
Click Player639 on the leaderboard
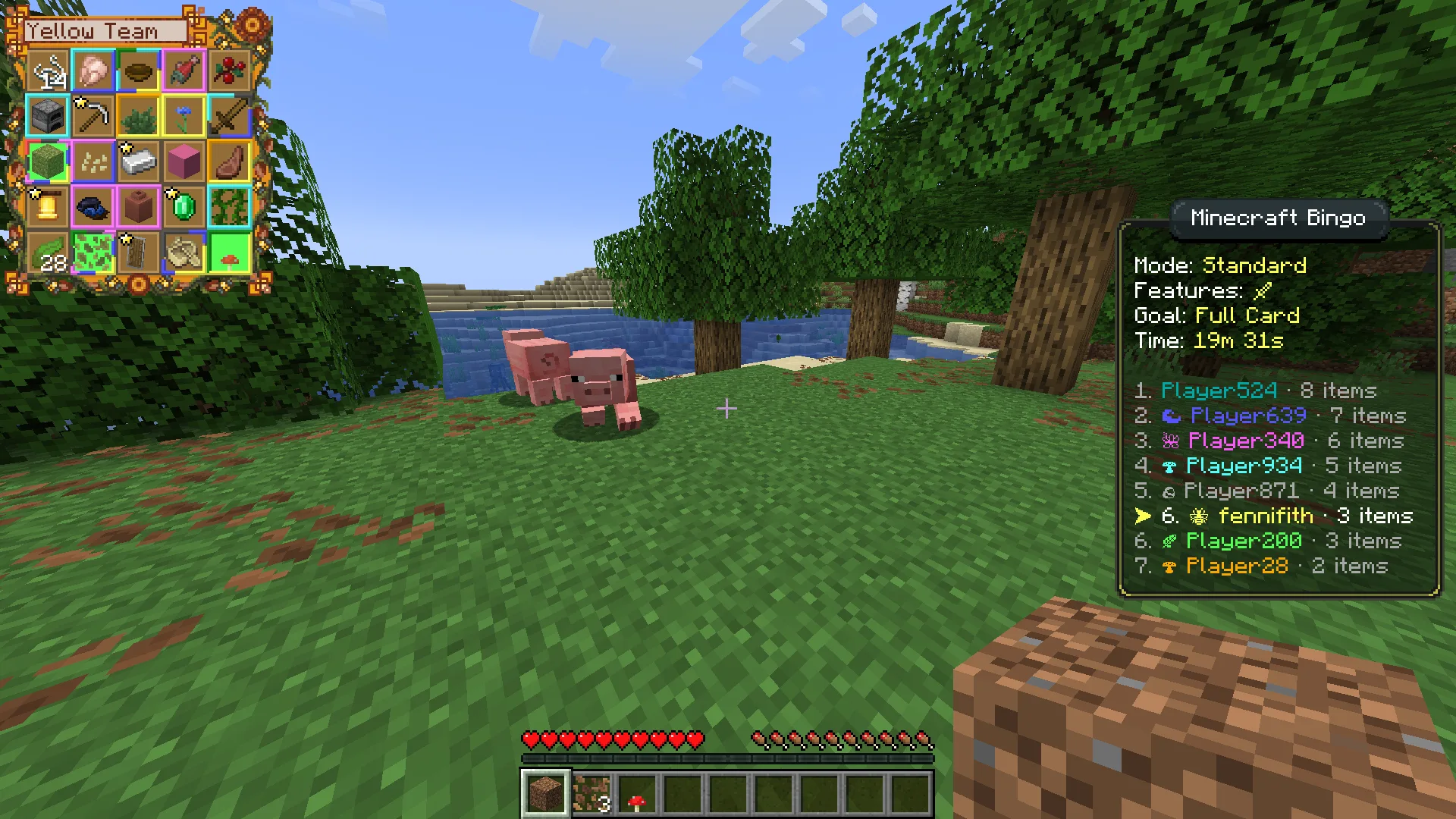[x=1247, y=416]
